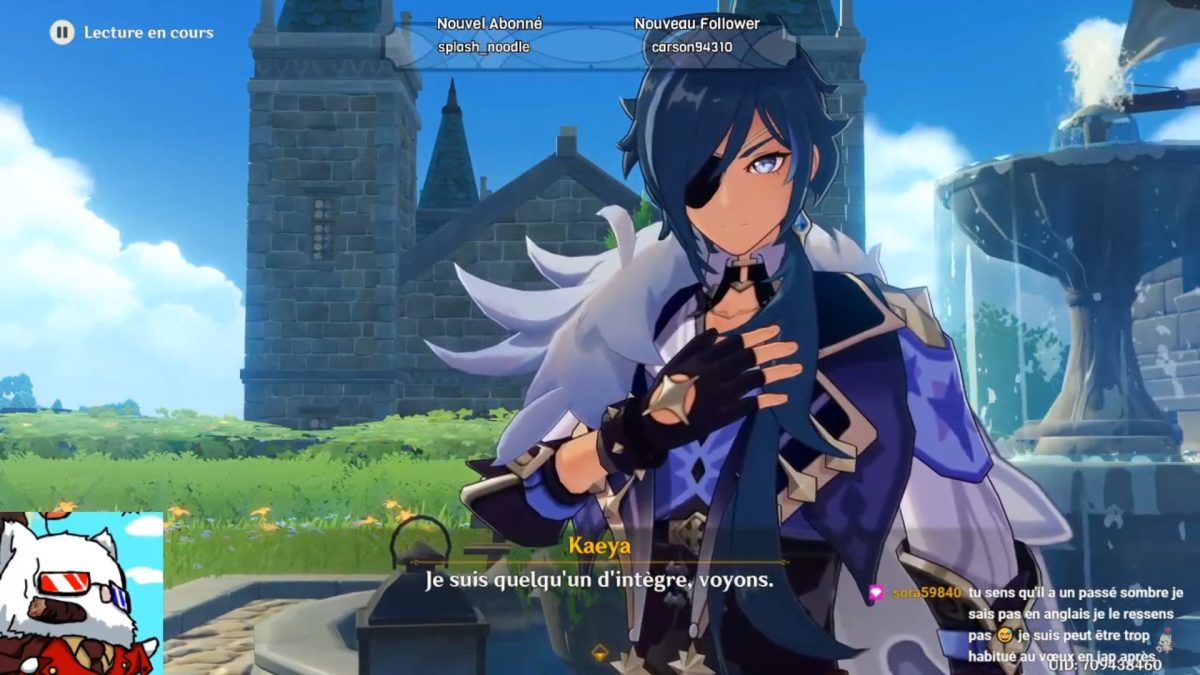Click the orange diamond to continue Kaeya's dialogue

pyautogui.click(x=599, y=653)
